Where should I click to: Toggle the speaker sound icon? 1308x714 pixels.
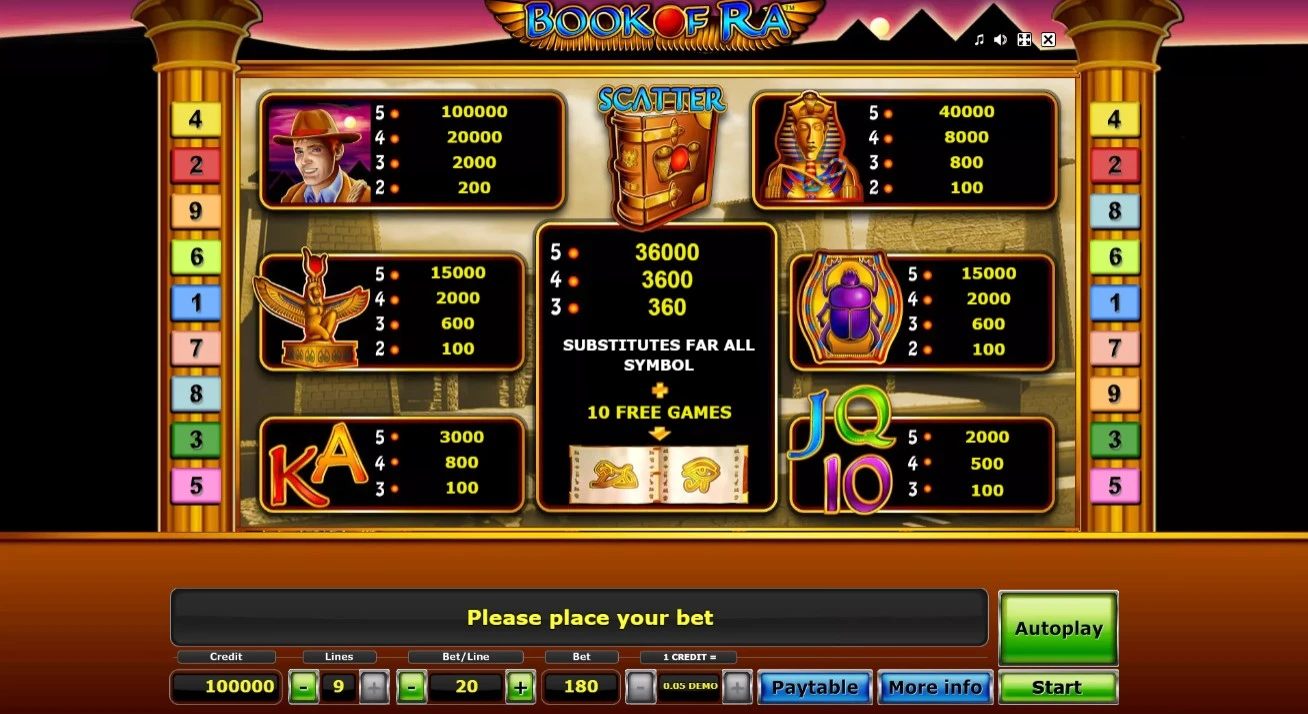1001,40
